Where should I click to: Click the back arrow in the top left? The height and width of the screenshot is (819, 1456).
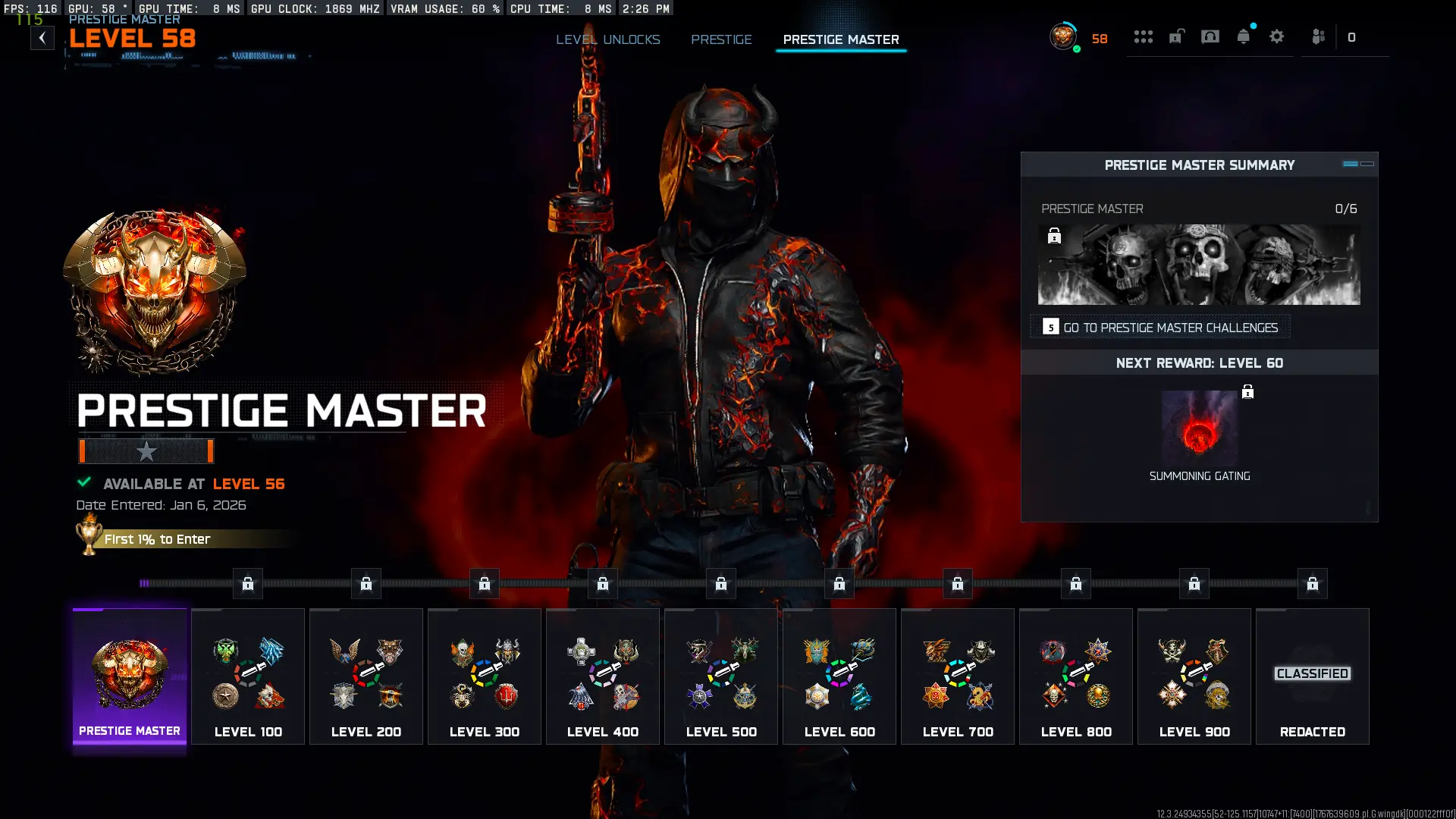point(43,36)
